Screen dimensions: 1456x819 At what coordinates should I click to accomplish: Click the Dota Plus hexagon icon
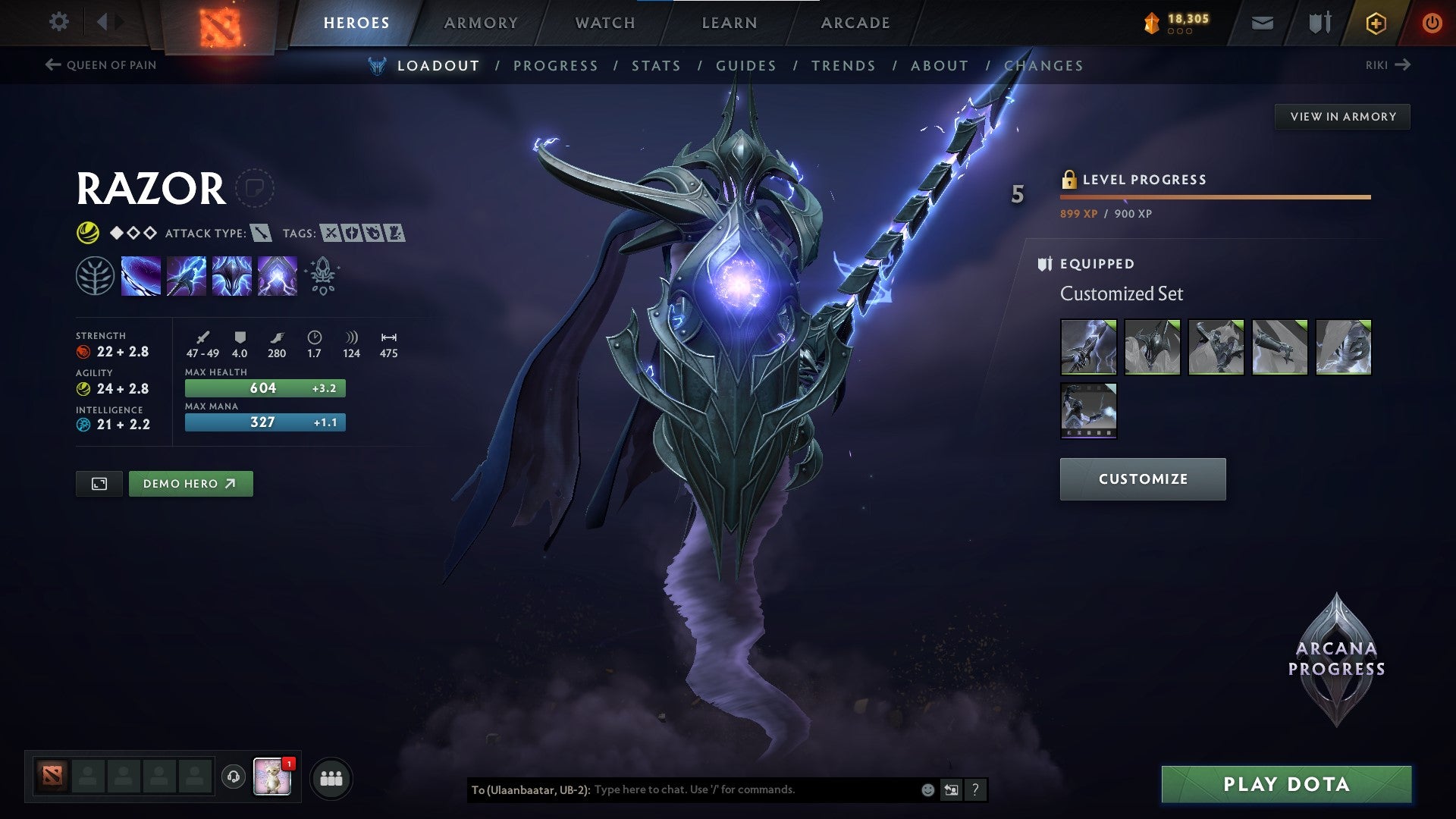pos(1376,23)
